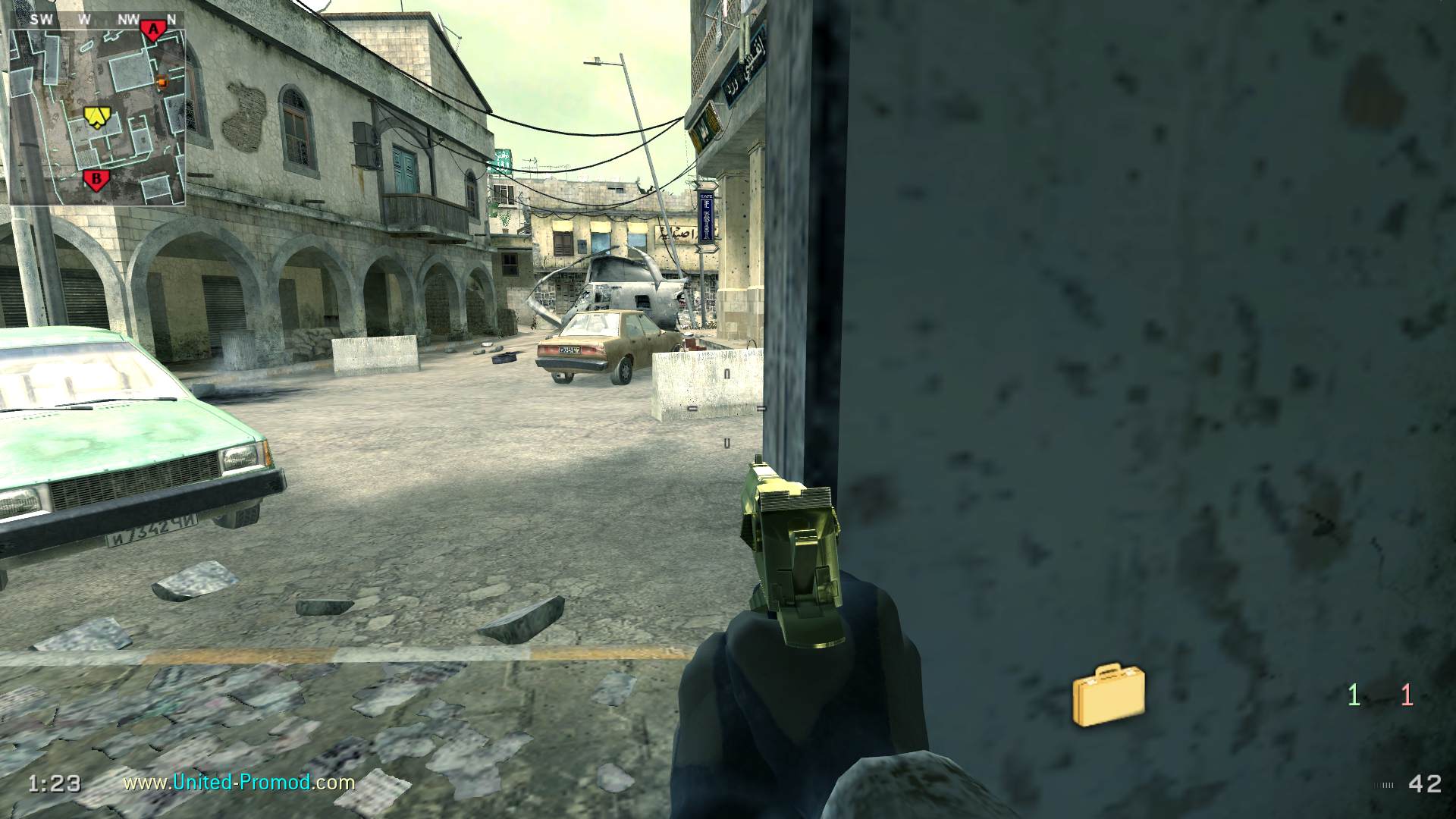The width and height of the screenshot is (1456, 819).
Task: Select the B bomb site marker
Action: 96,180
